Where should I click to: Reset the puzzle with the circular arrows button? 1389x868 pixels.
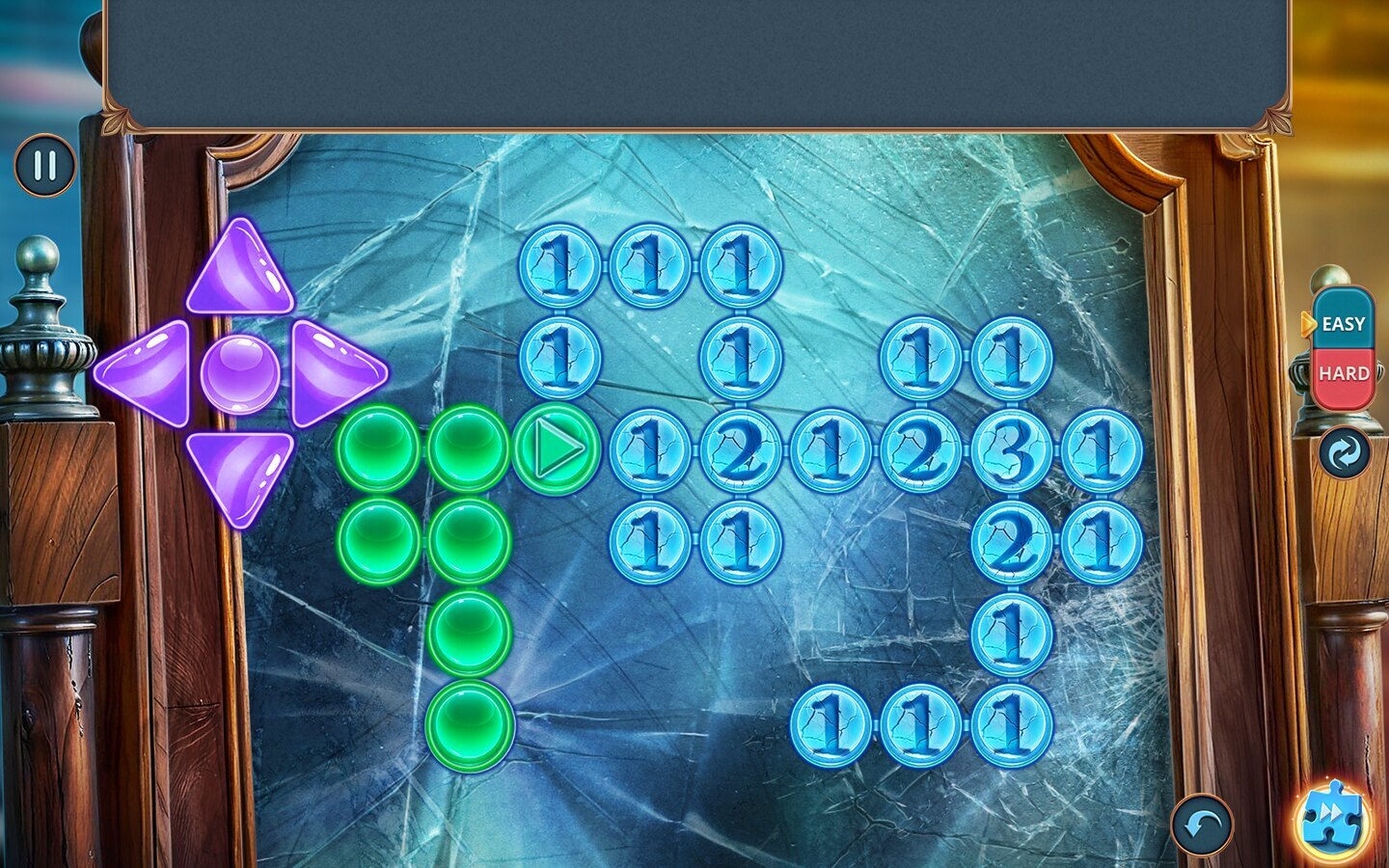(x=1344, y=451)
